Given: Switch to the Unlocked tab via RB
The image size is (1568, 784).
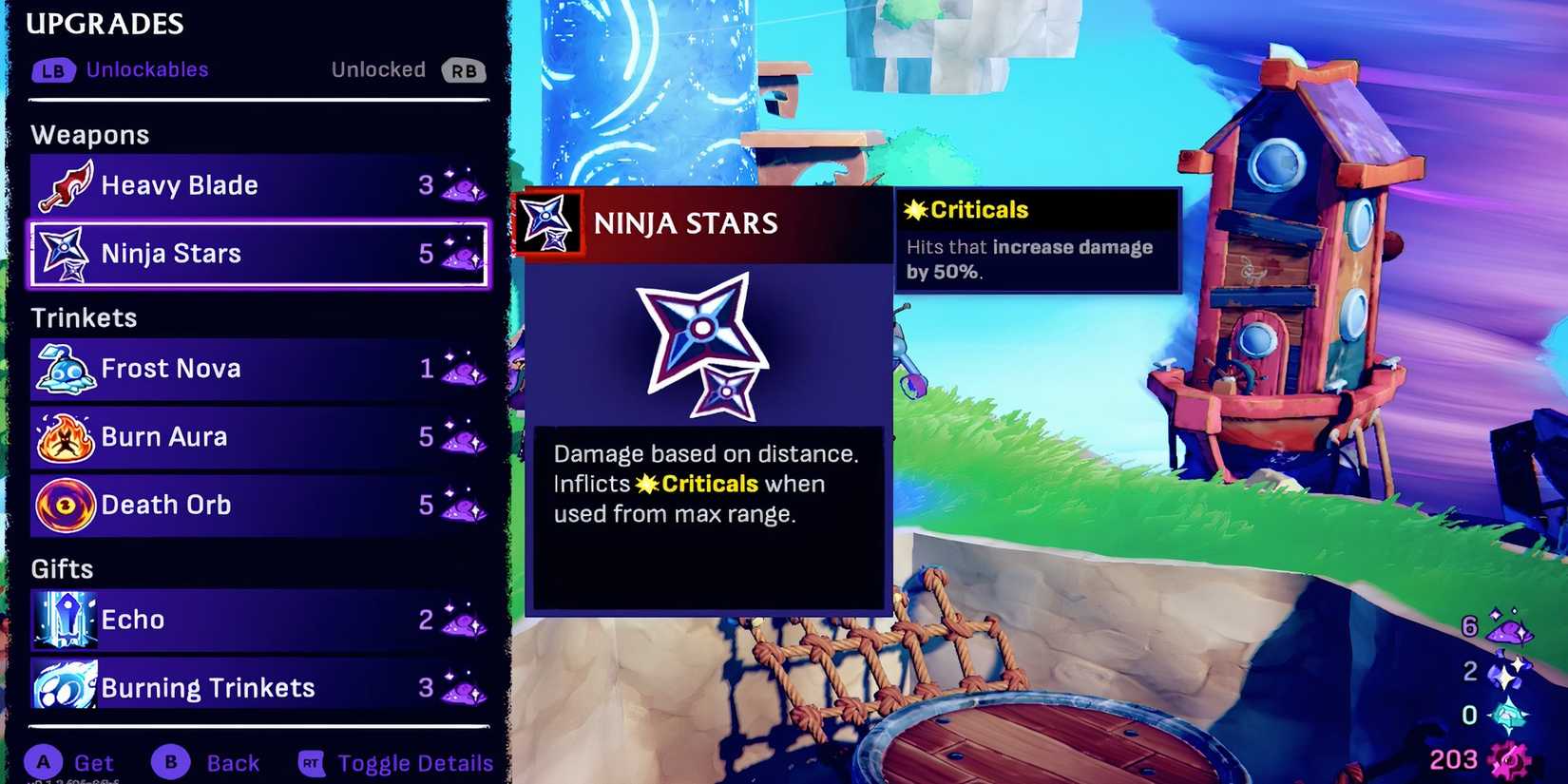Looking at the screenshot, I should [x=463, y=69].
